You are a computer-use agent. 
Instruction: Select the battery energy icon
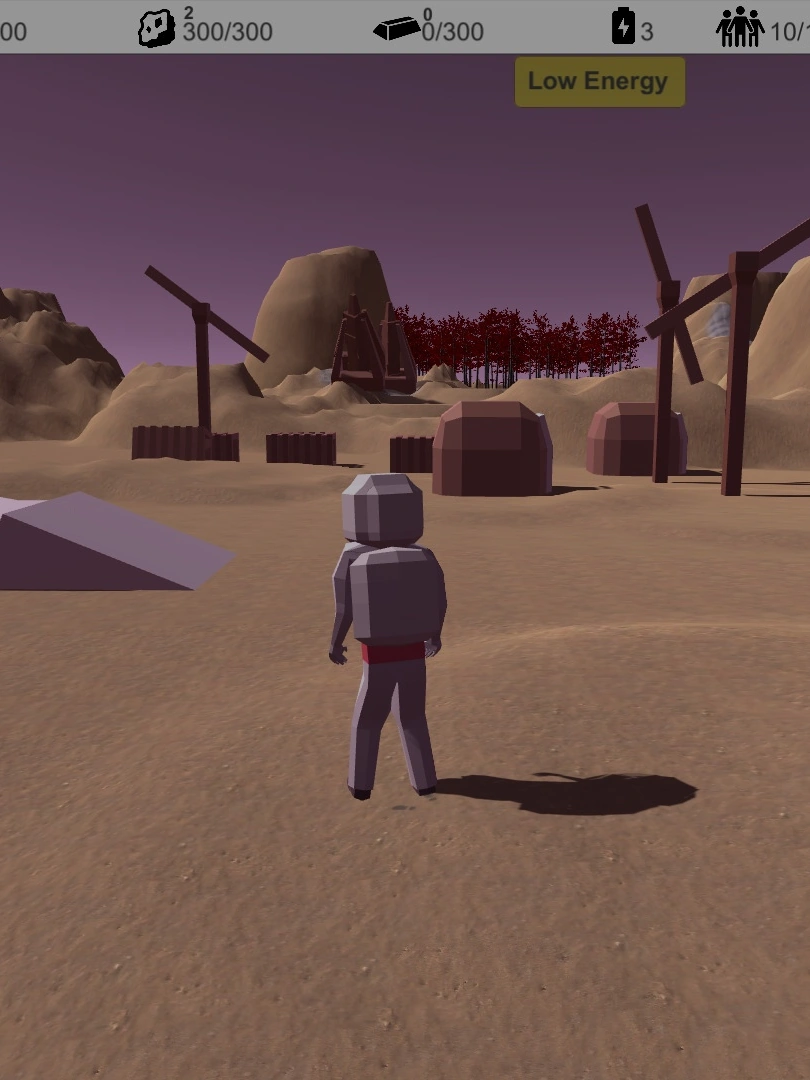(x=623, y=27)
